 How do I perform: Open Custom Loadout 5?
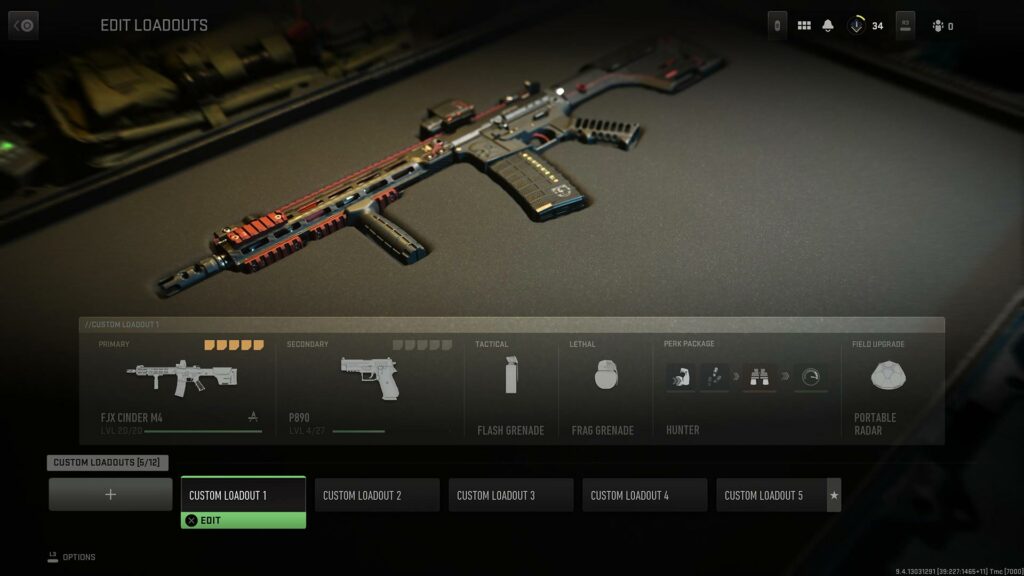coord(771,495)
